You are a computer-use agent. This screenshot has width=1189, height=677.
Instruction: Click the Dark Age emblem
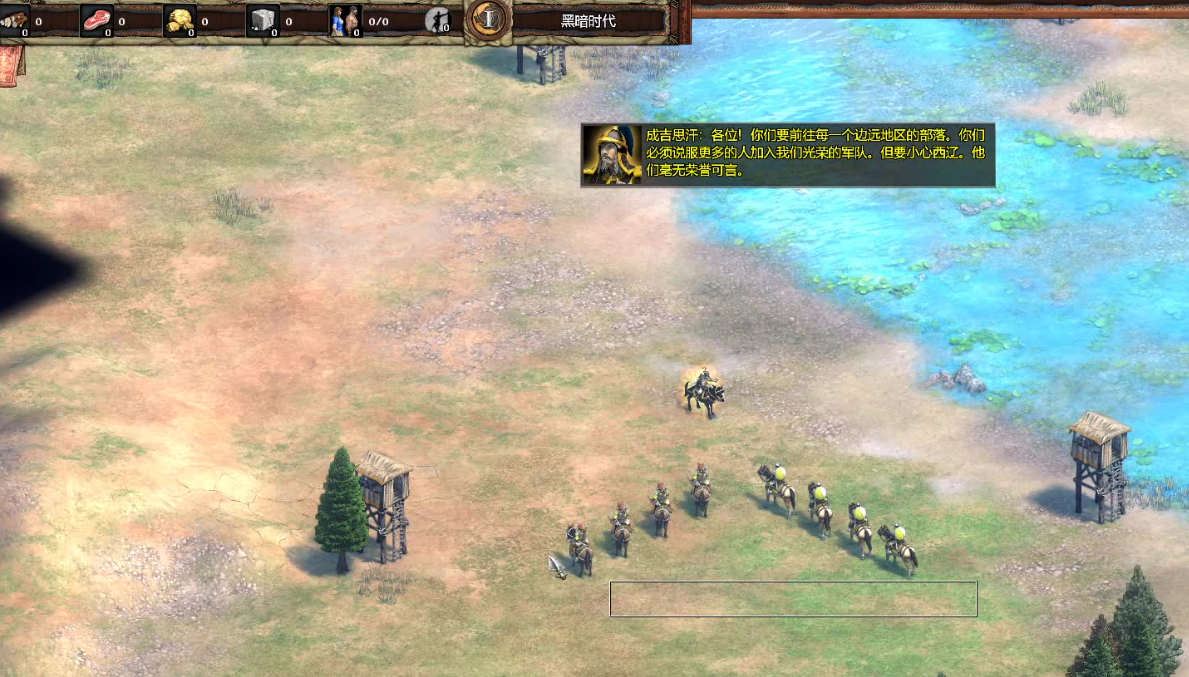(x=489, y=19)
